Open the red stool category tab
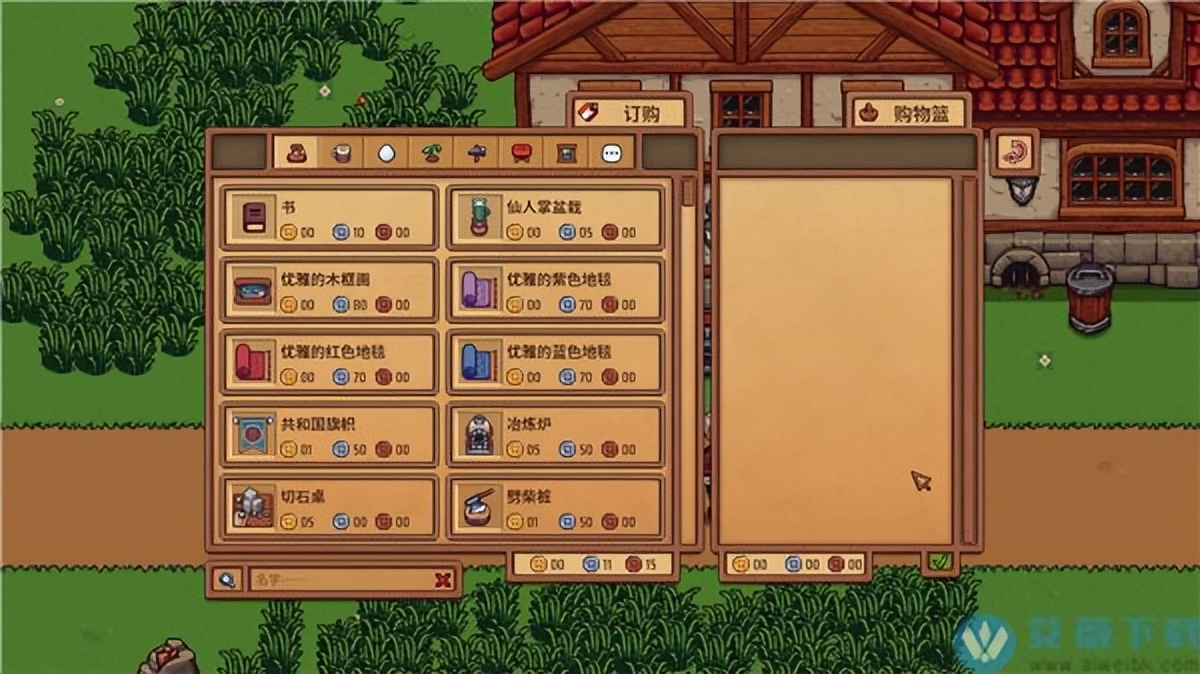 point(521,153)
